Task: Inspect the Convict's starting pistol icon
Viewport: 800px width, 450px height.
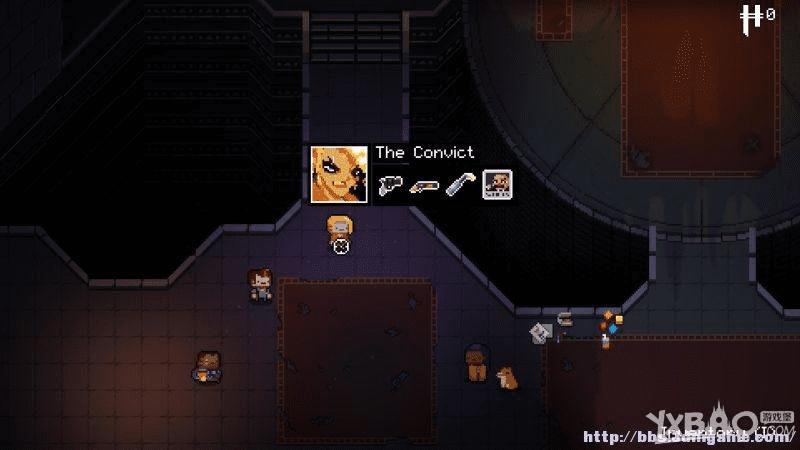Action: (x=390, y=185)
